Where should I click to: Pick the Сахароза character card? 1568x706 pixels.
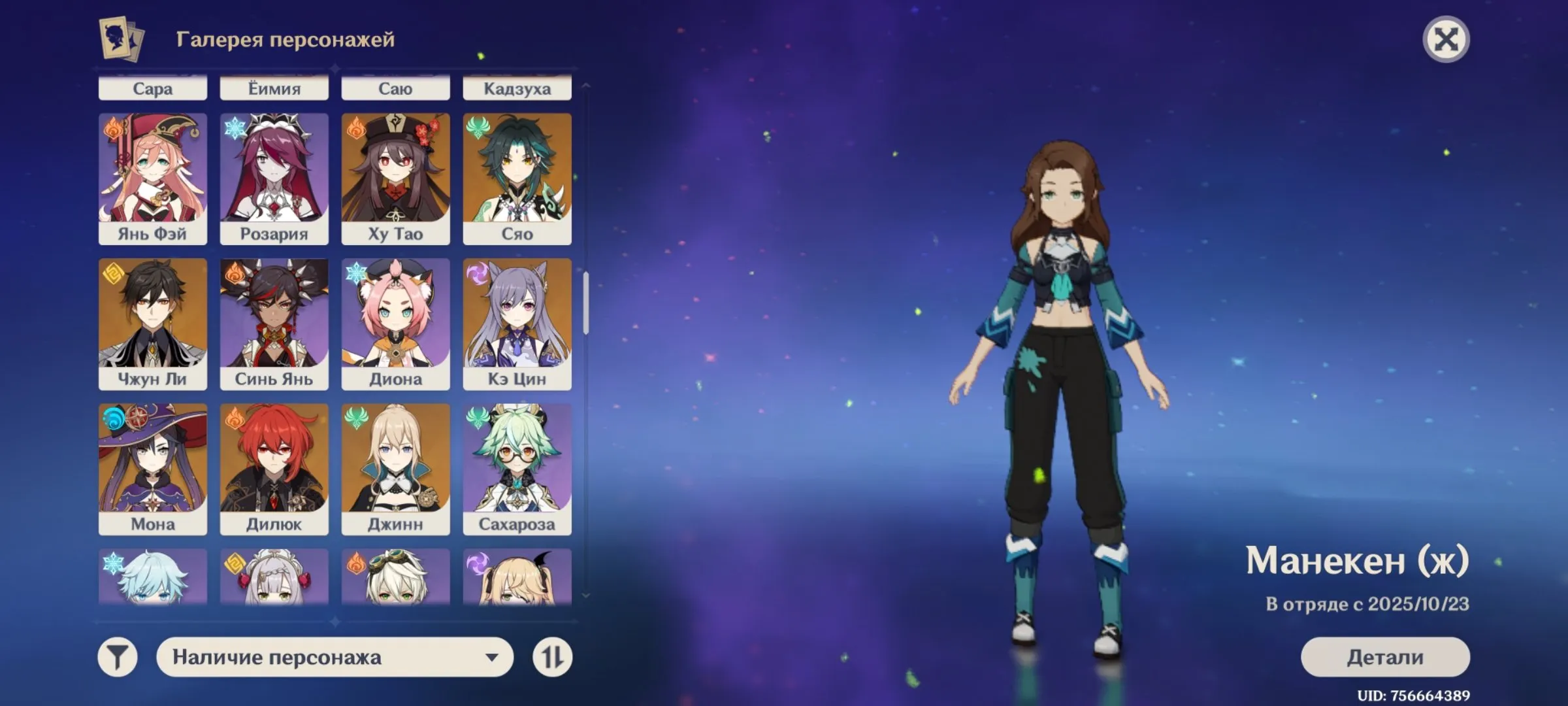[x=517, y=469]
